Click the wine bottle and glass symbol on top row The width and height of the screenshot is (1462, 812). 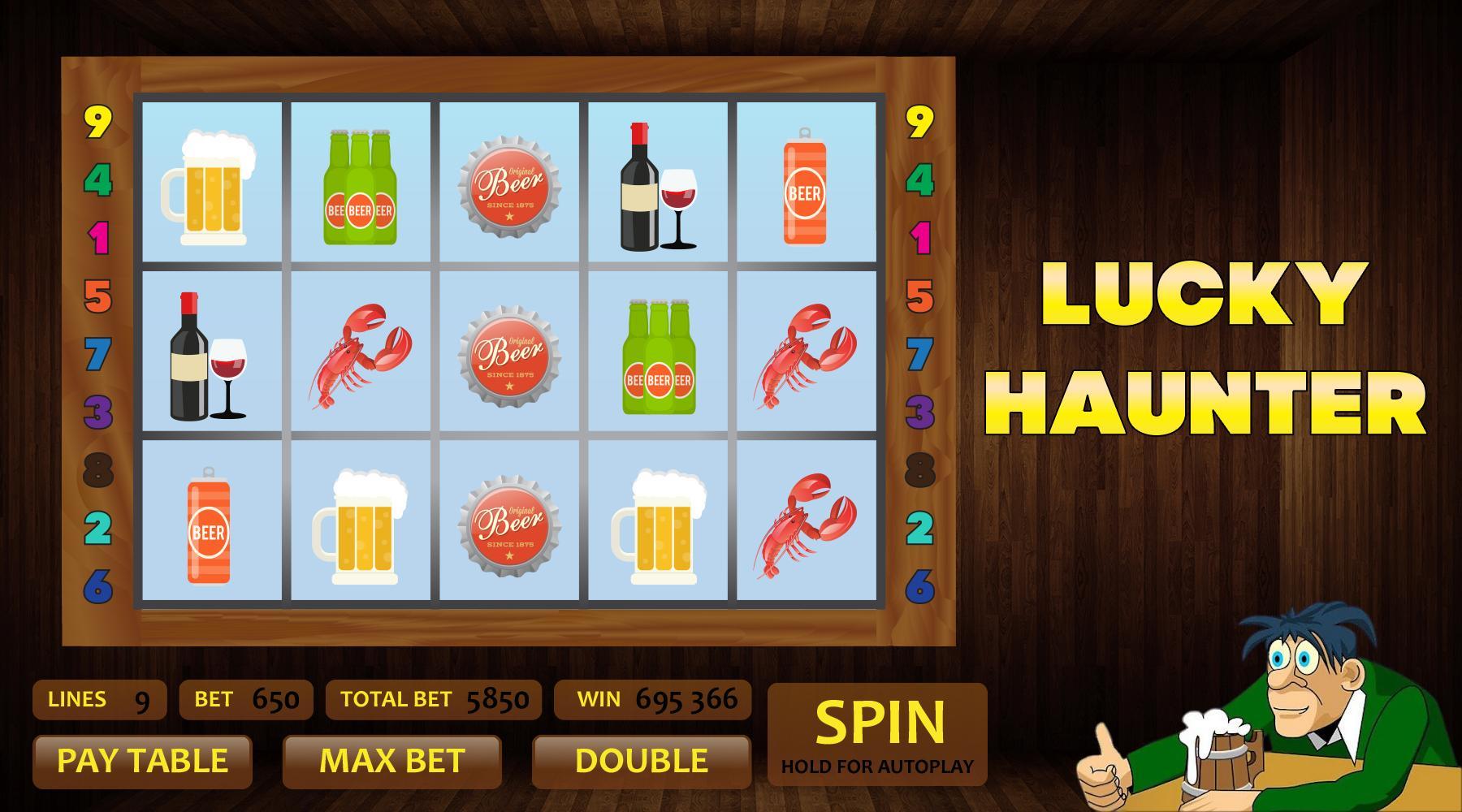click(x=658, y=185)
